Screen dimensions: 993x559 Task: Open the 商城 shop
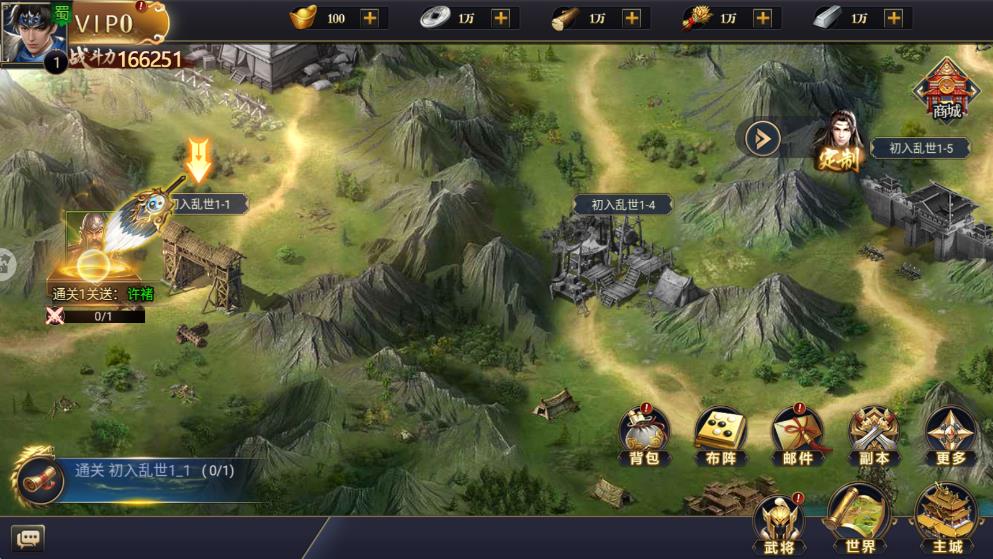[945, 90]
